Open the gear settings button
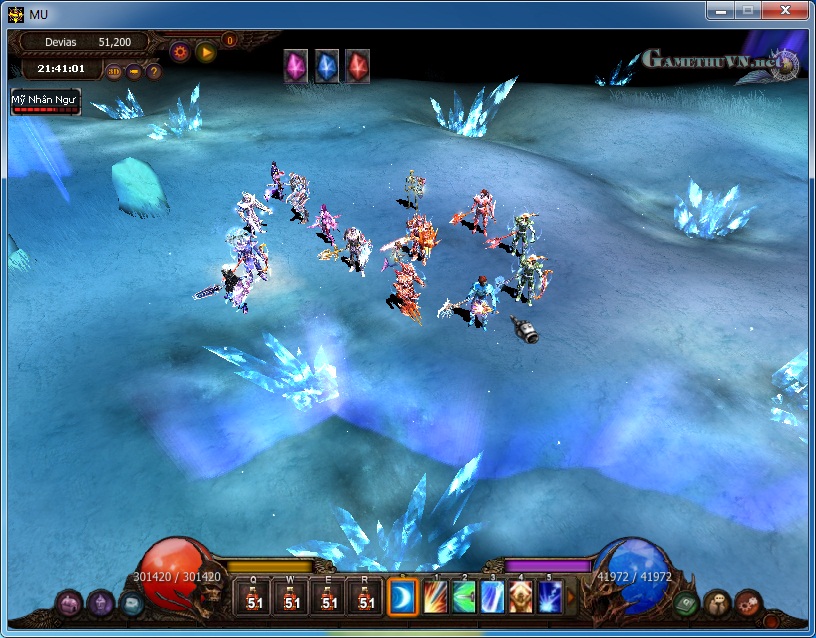This screenshot has width=816, height=638. [181, 52]
